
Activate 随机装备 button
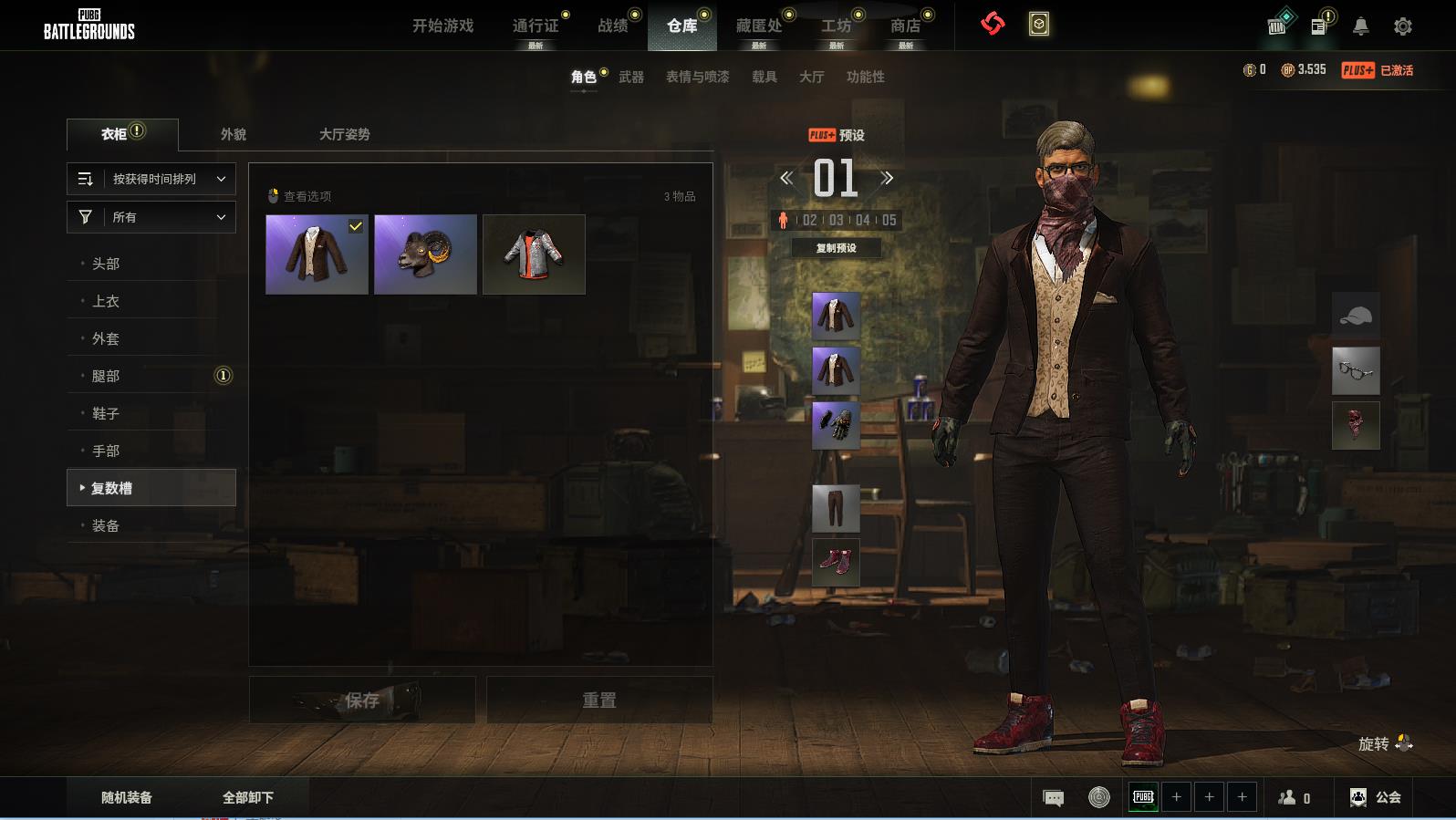127,797
